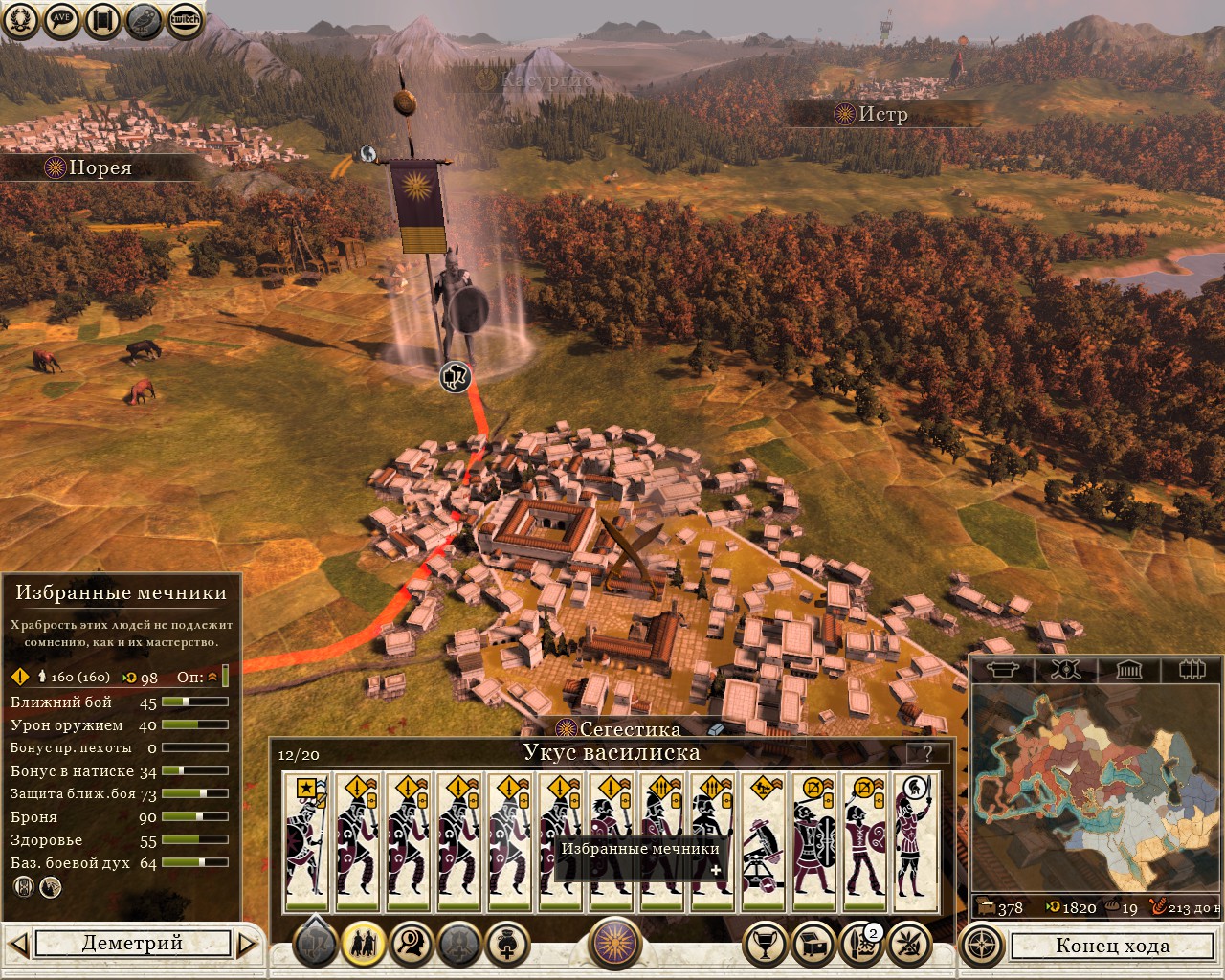Open the trophy cup objectives button
The height and width of the screenshot is (980, 1225).
[x=765, y=945]
